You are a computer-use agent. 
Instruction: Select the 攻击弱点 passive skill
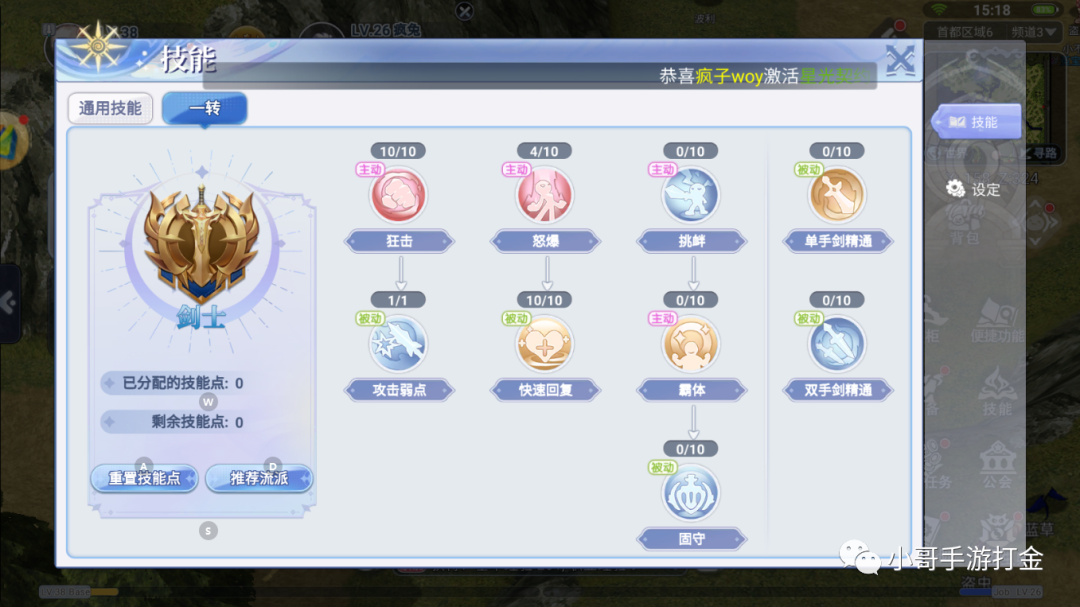399,343
